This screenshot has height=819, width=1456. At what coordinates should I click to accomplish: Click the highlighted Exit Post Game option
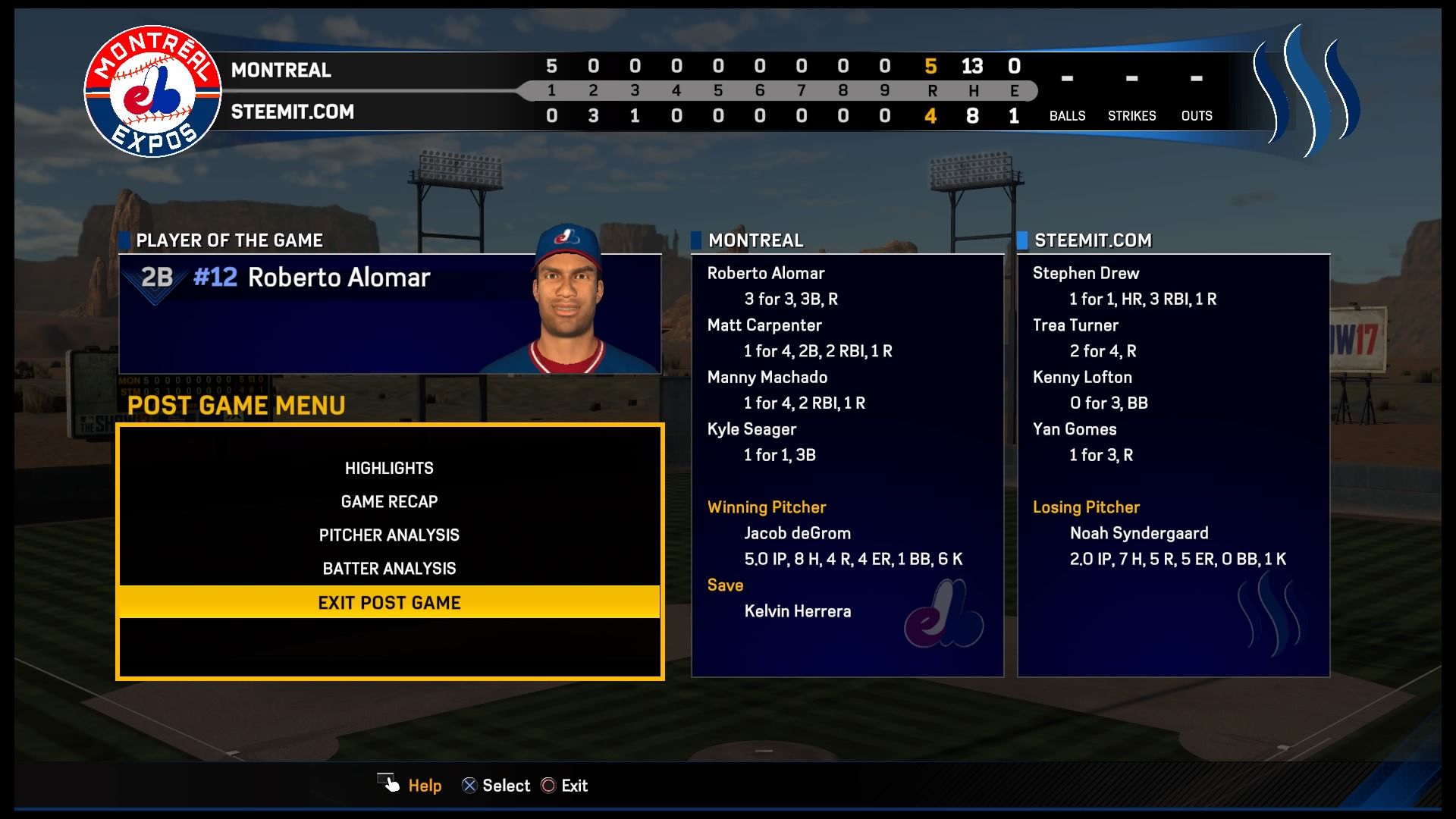[x=389, y=602]
